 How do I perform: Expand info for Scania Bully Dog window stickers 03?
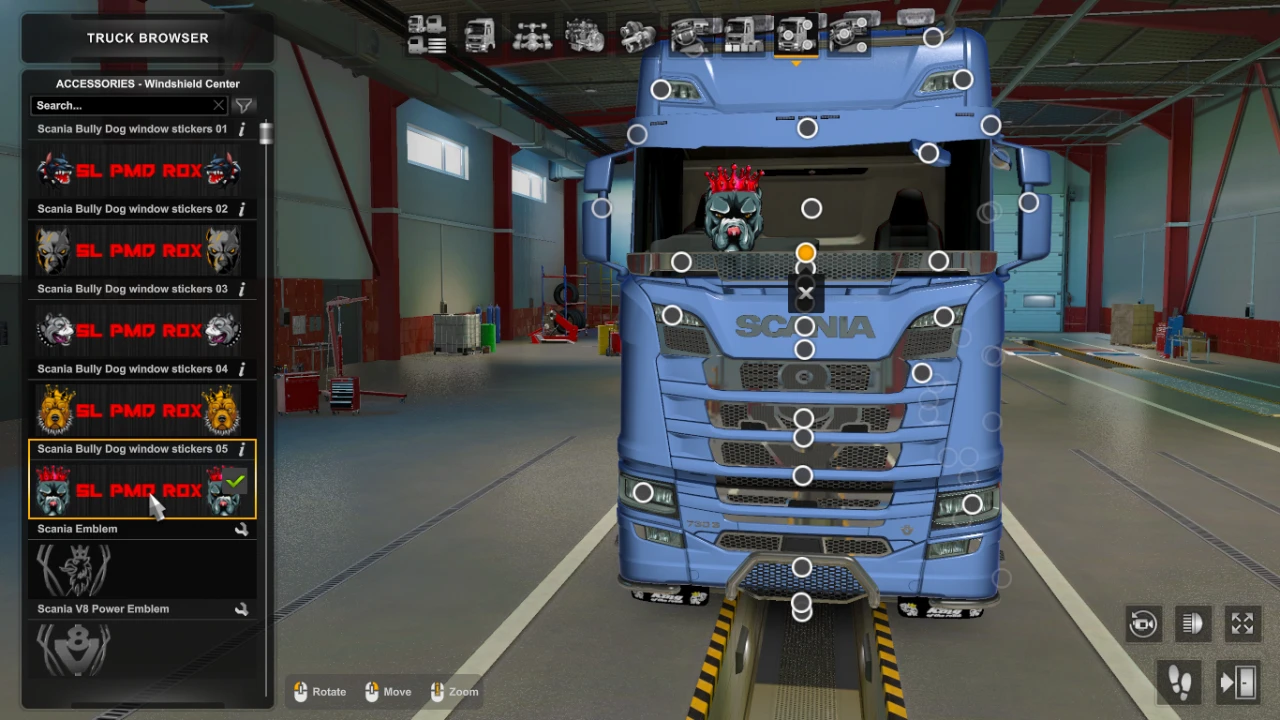(x=241, y=288)
